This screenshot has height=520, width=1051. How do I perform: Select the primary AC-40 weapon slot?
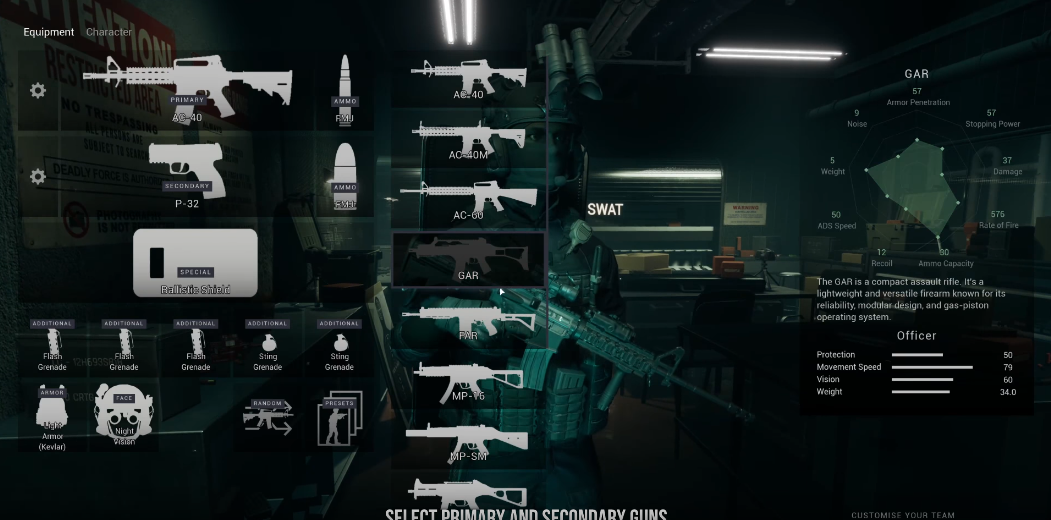187,87
